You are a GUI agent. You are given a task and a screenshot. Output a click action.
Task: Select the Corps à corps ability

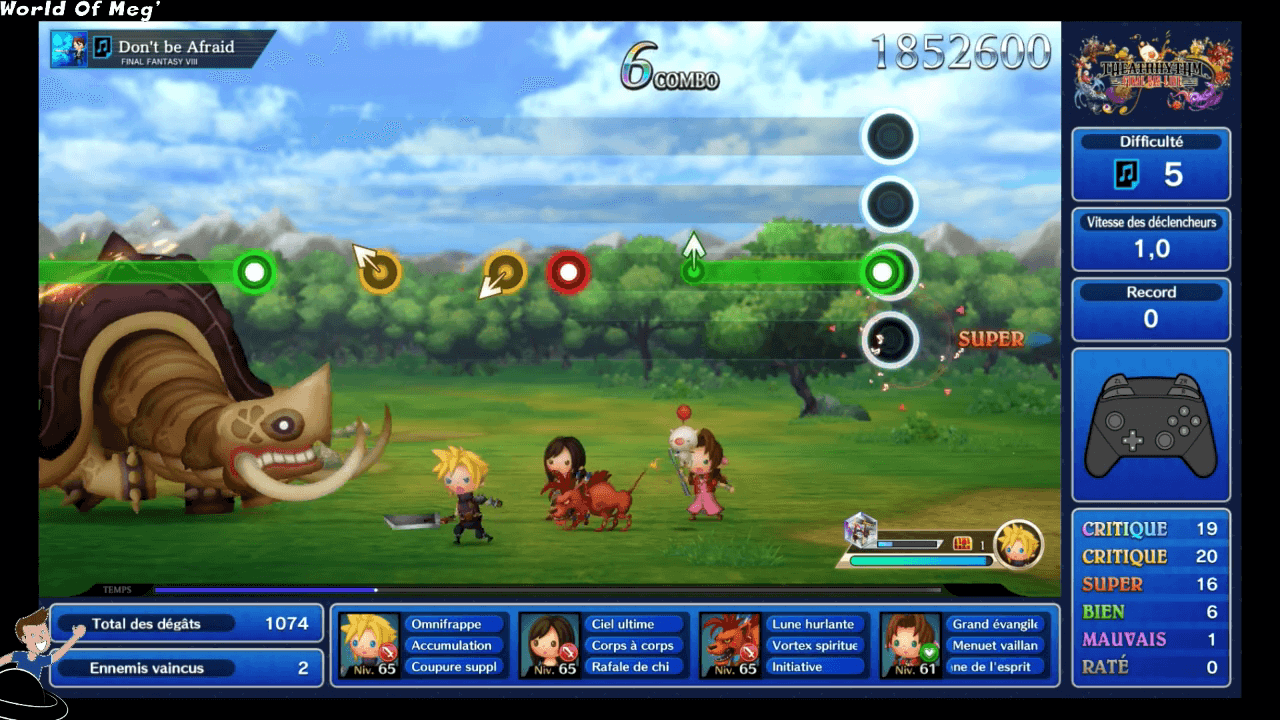coord(633,646)
